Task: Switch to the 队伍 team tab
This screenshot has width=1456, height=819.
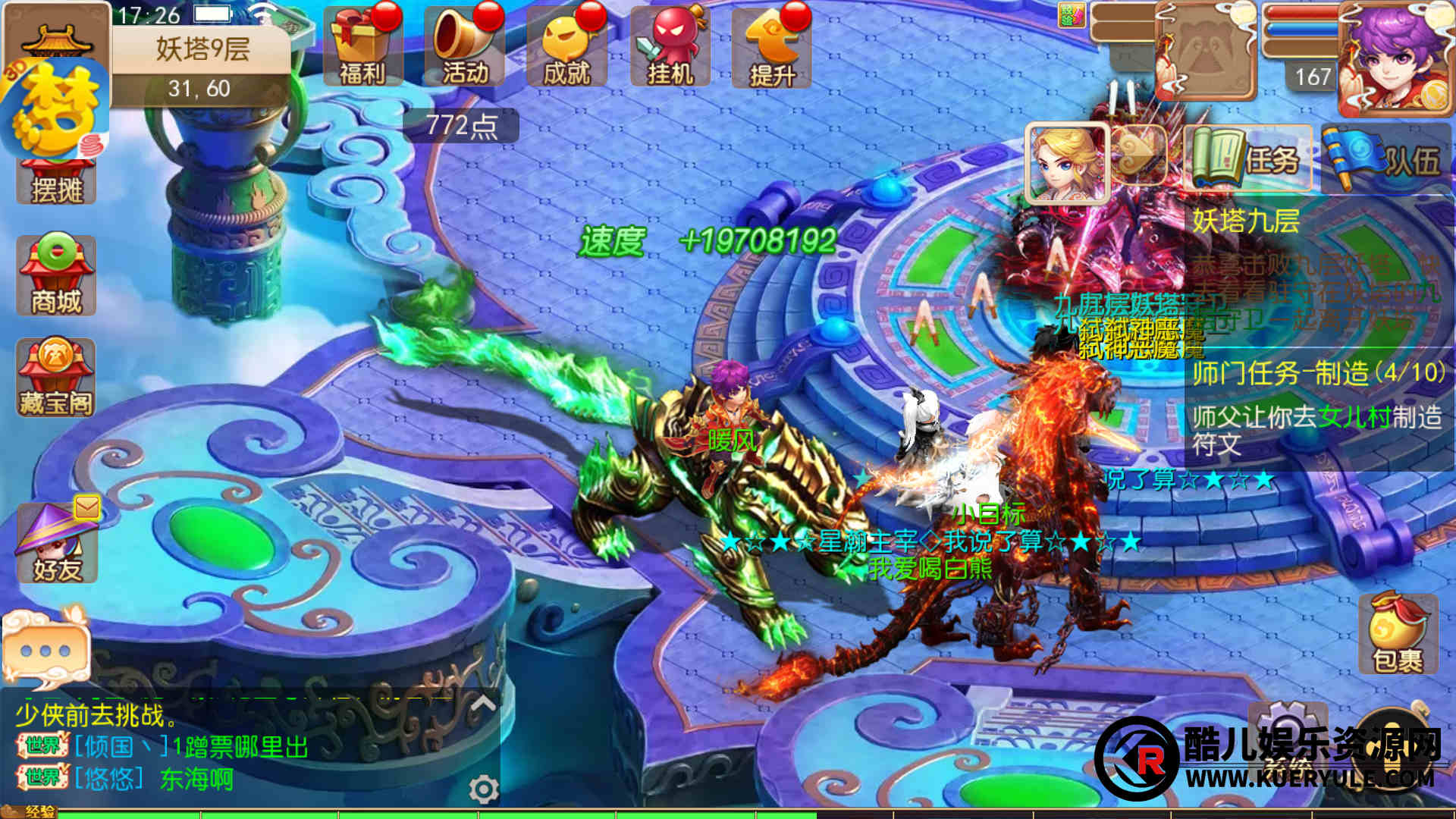Action: coord(1385,159)
